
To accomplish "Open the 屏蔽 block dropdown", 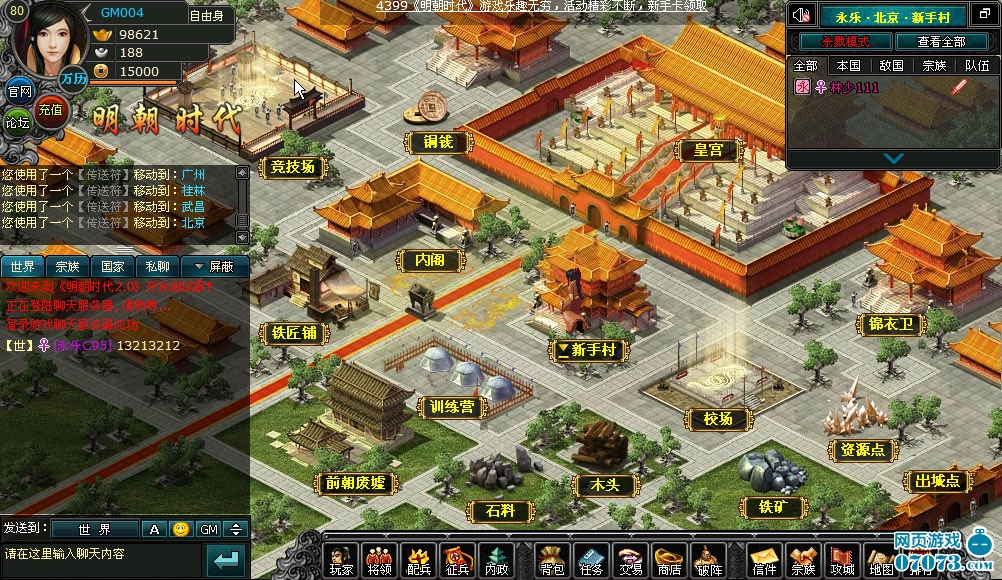I will pyautogui.click(x=214, y=267).
